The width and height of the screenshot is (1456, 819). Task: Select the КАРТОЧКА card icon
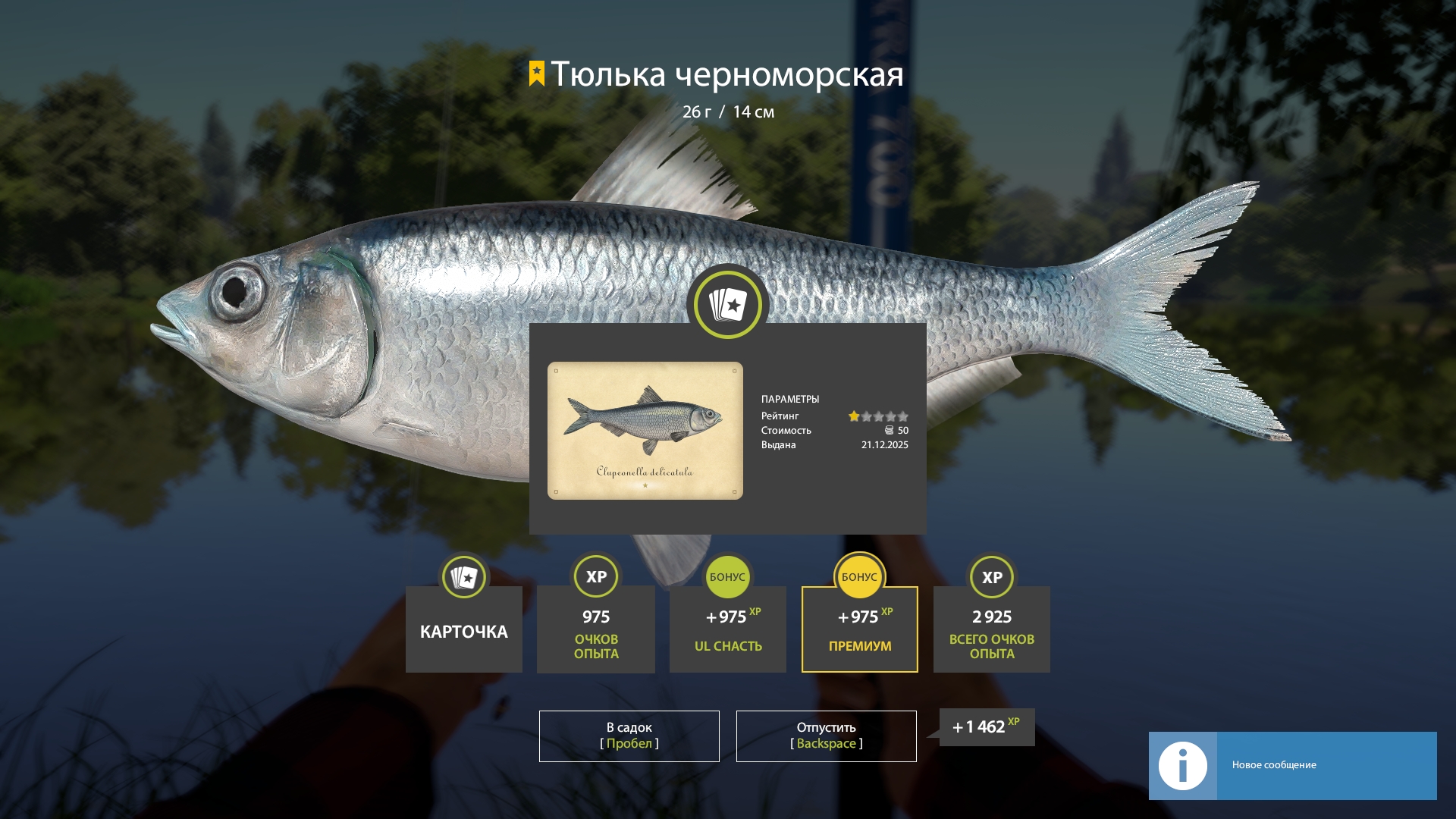(x=463, y=577)
